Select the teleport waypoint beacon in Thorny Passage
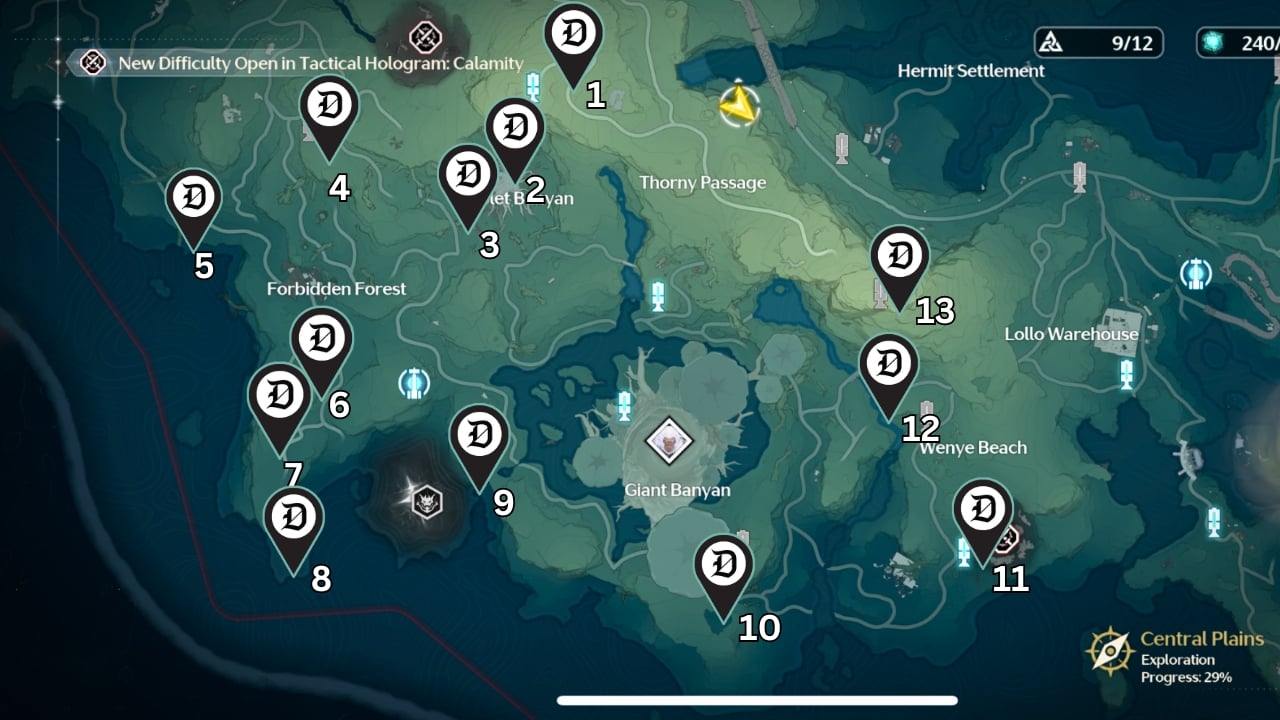This screenshot has width=1280, height=720. (657, 296)
